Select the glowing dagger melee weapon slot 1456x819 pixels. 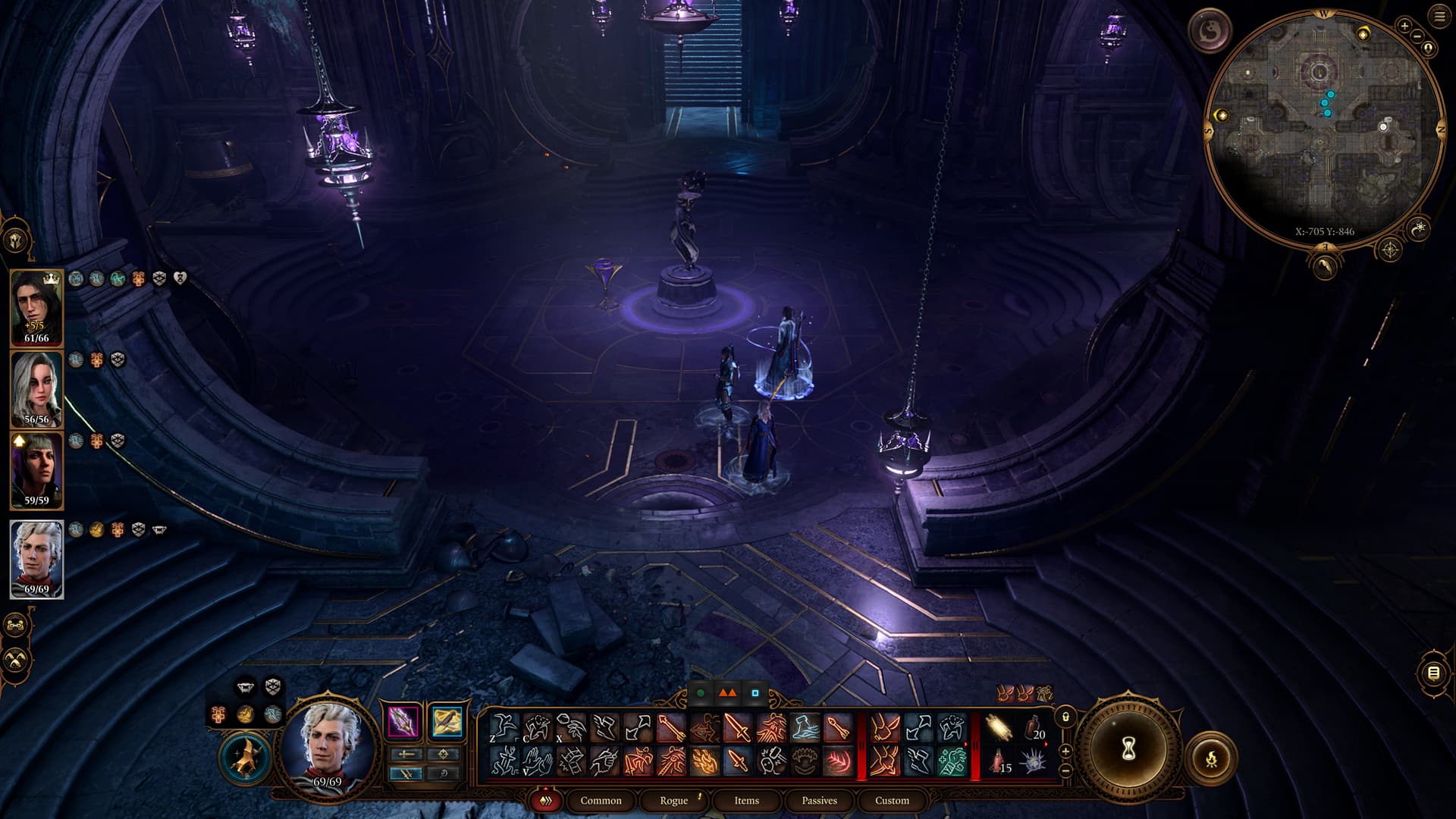tap(404, 721)
